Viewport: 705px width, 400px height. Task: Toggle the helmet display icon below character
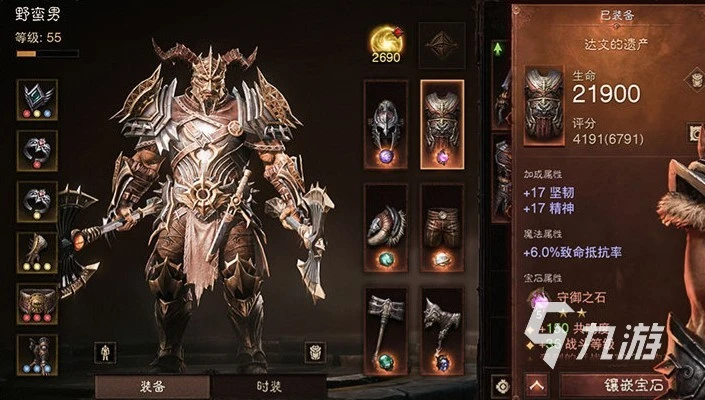(x=314, y=351)
